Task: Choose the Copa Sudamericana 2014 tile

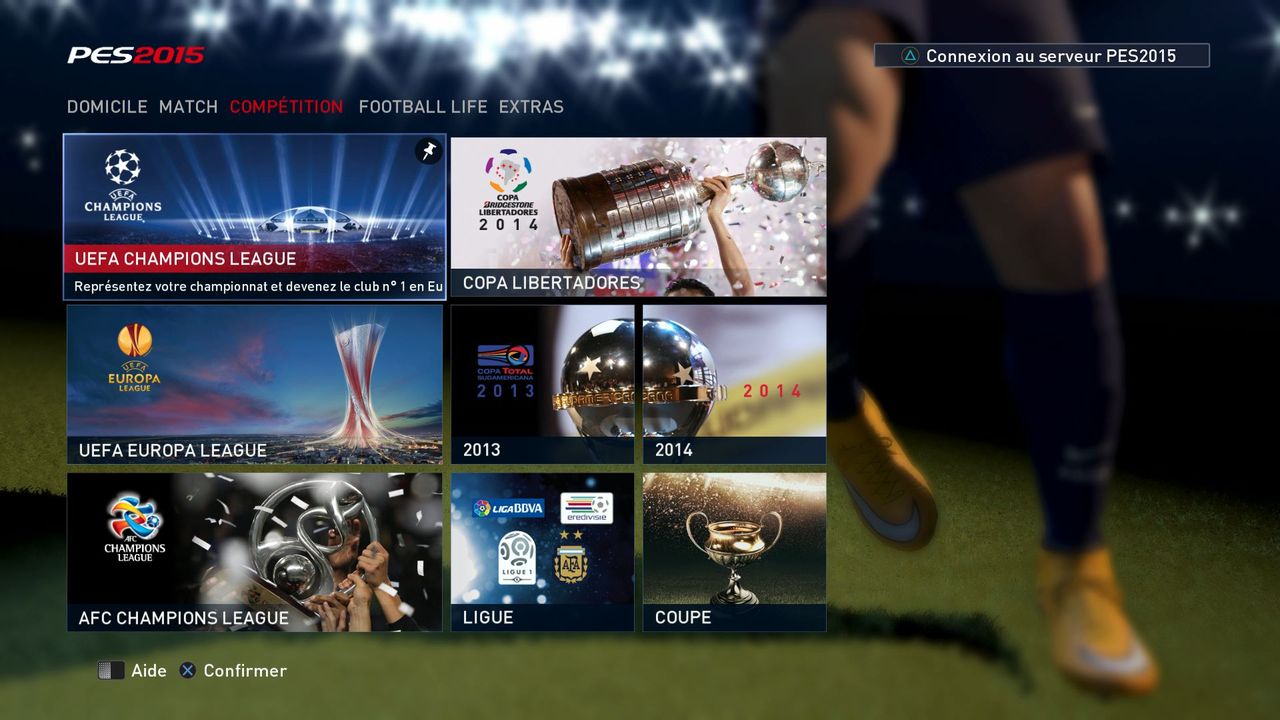Action: pos(735,384)
